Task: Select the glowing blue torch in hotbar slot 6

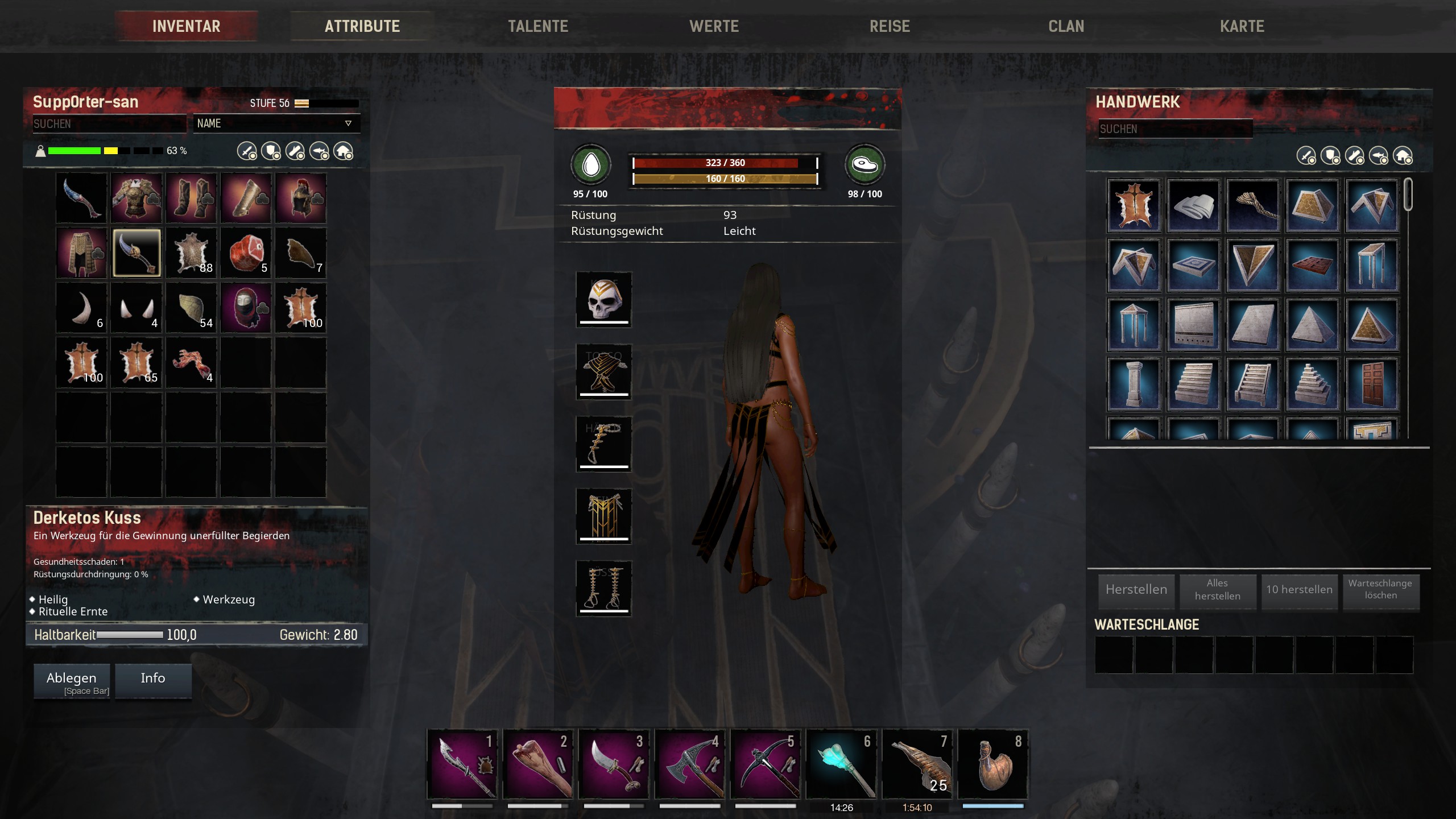Action: click(841, 765)
